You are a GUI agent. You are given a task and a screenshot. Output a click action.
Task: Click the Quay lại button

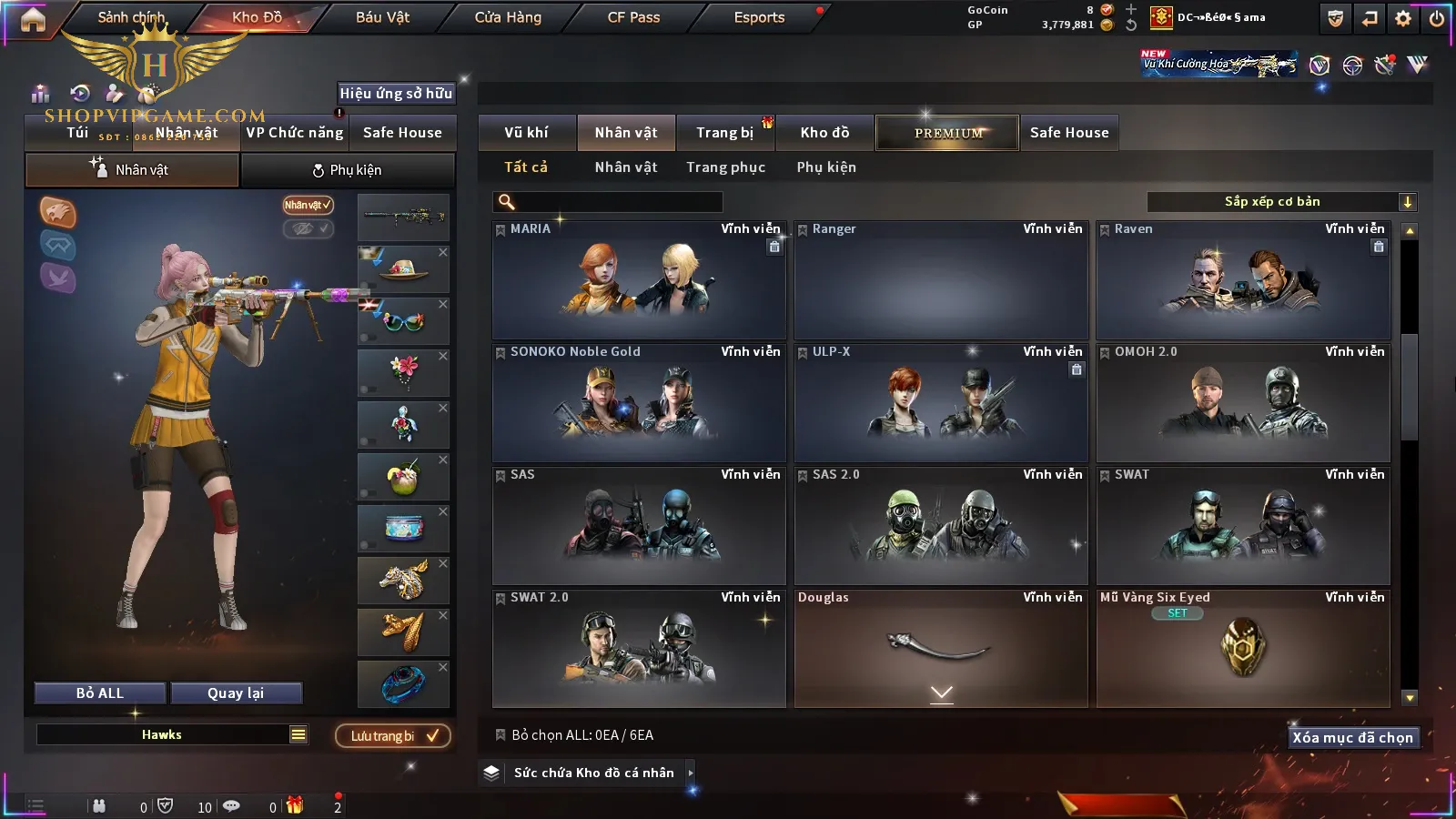236,693
